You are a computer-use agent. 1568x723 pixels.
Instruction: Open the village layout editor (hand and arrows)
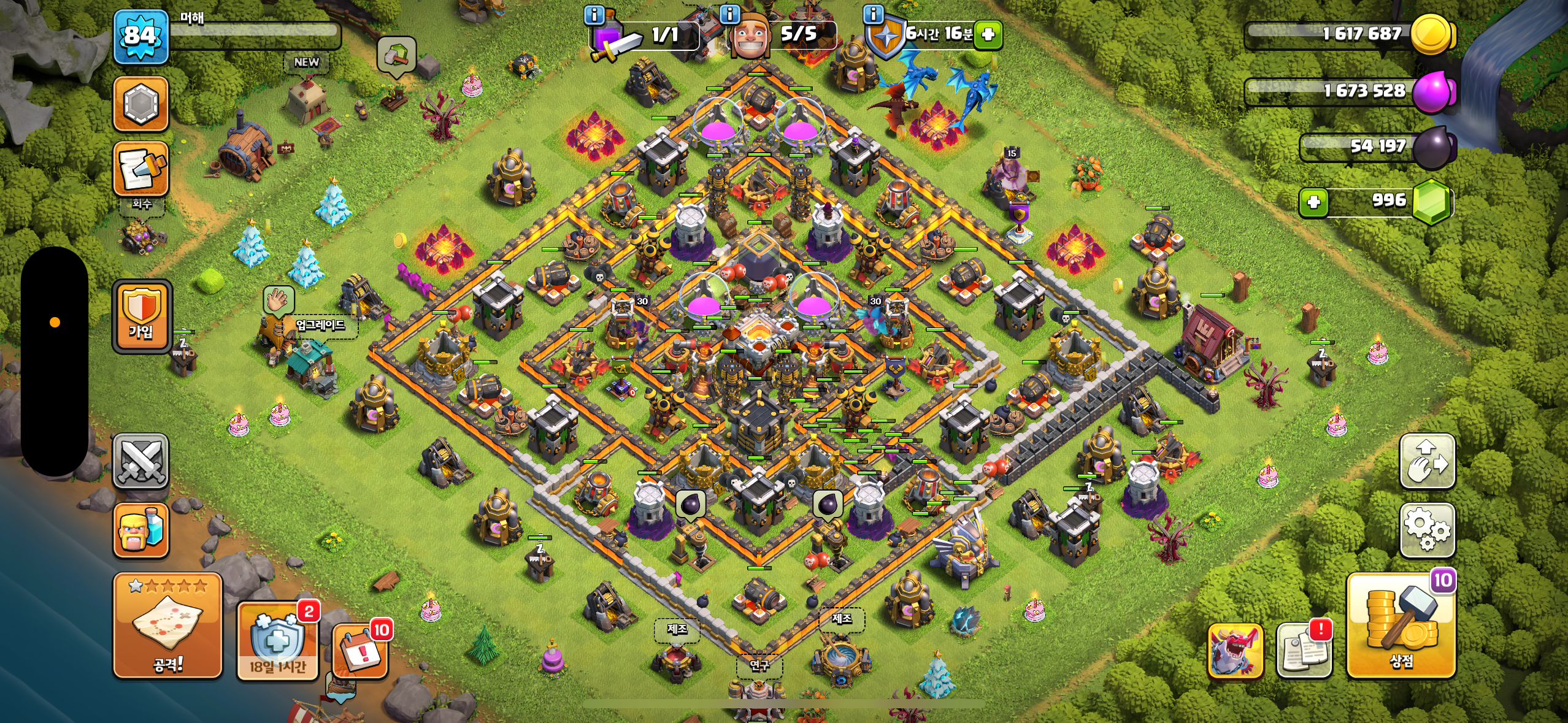1427,461
